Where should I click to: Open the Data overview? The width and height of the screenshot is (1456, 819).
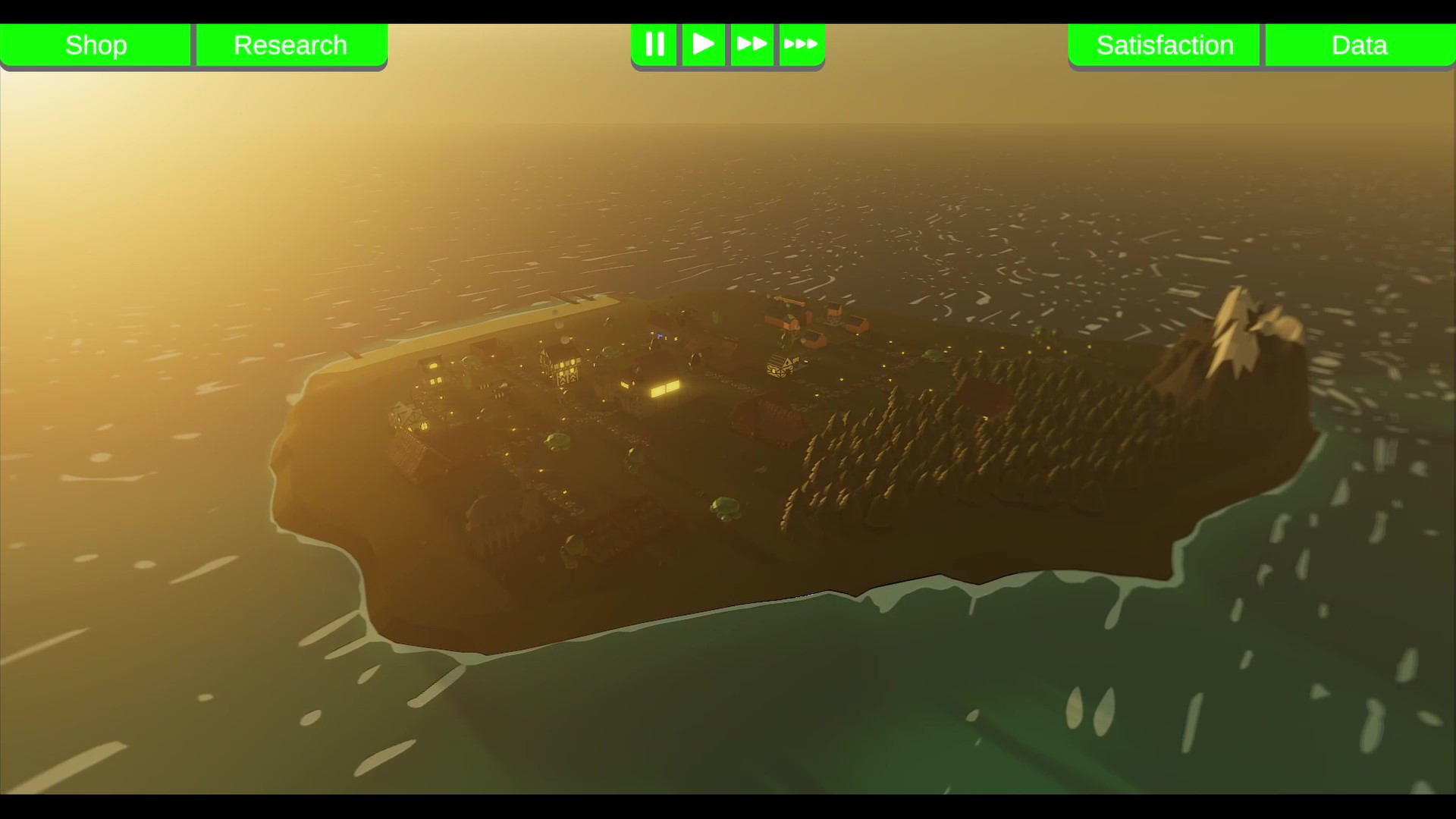(x=1358, y=45)
